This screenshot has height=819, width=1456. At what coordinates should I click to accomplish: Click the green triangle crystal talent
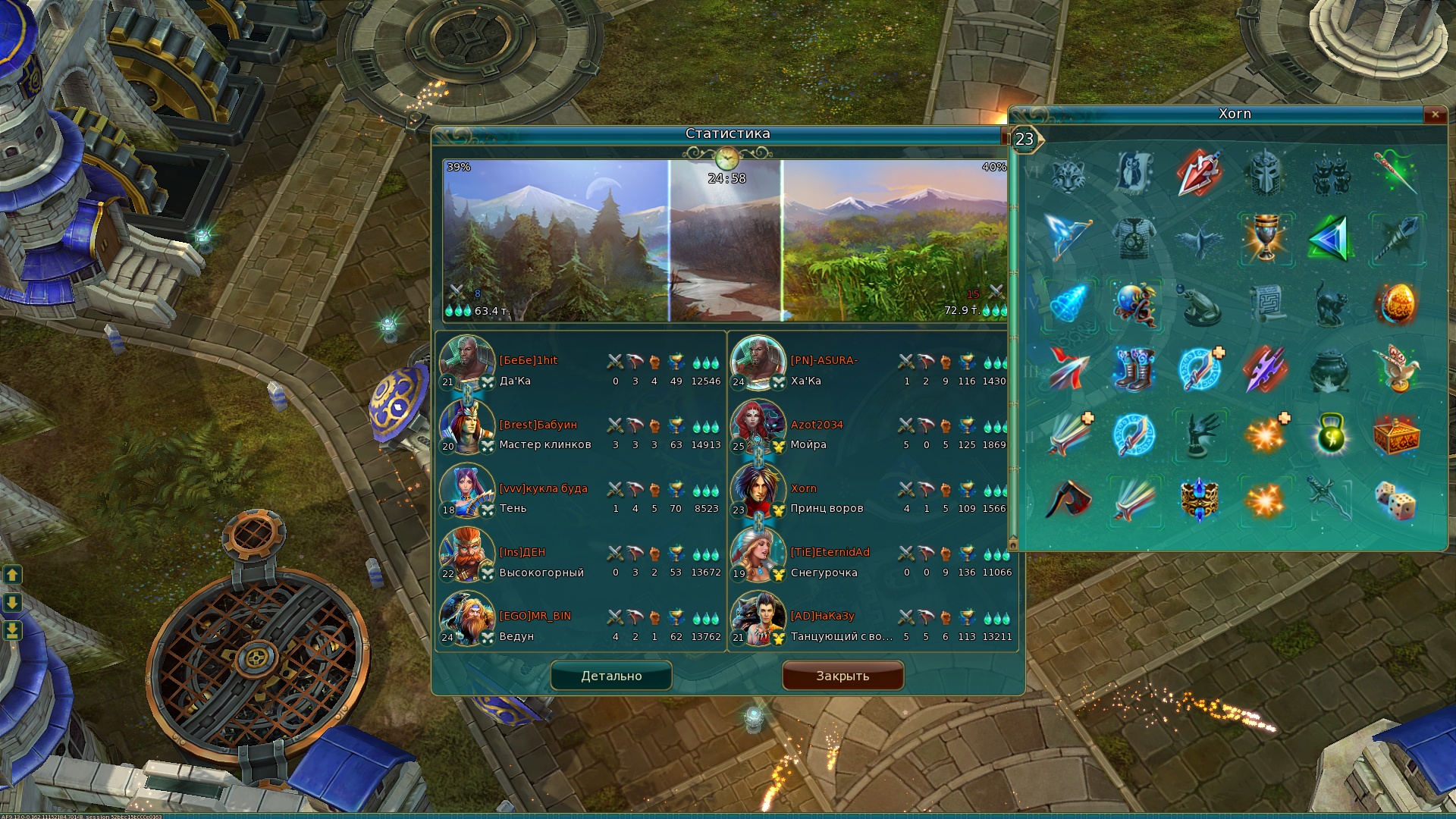pos(1330,238)
